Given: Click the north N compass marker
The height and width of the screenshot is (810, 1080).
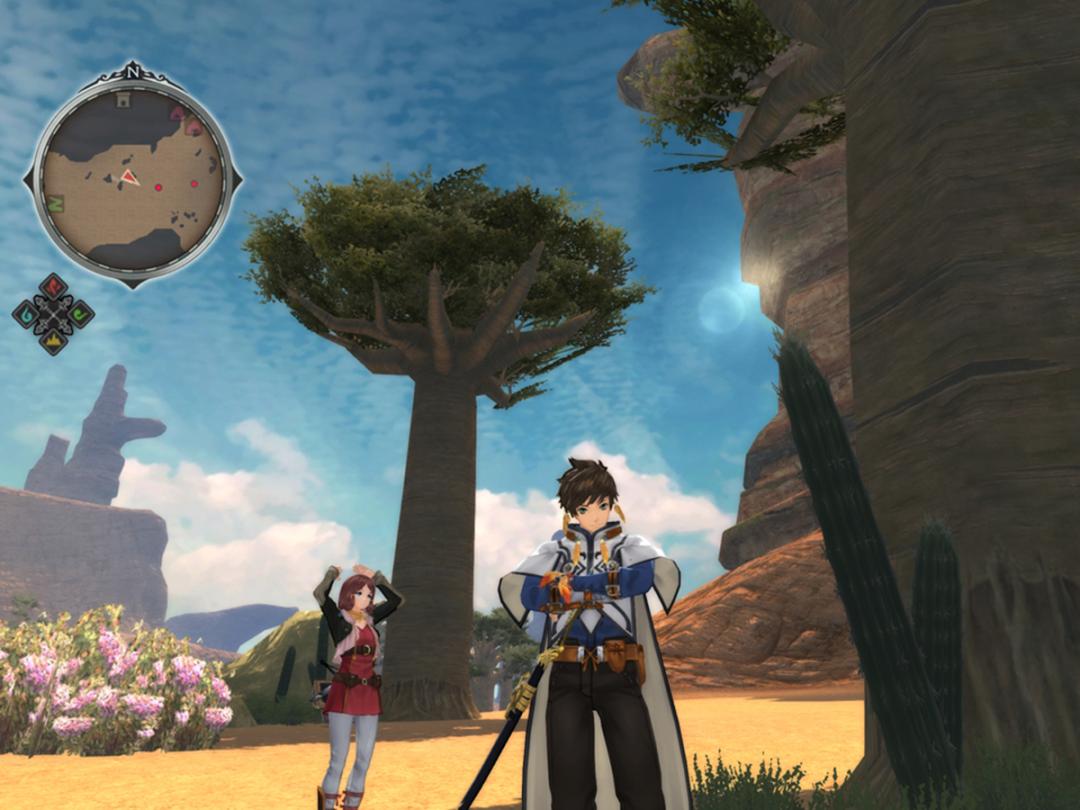Looking at the screenshot, I should pyautogui.click(x=133, y=73).
